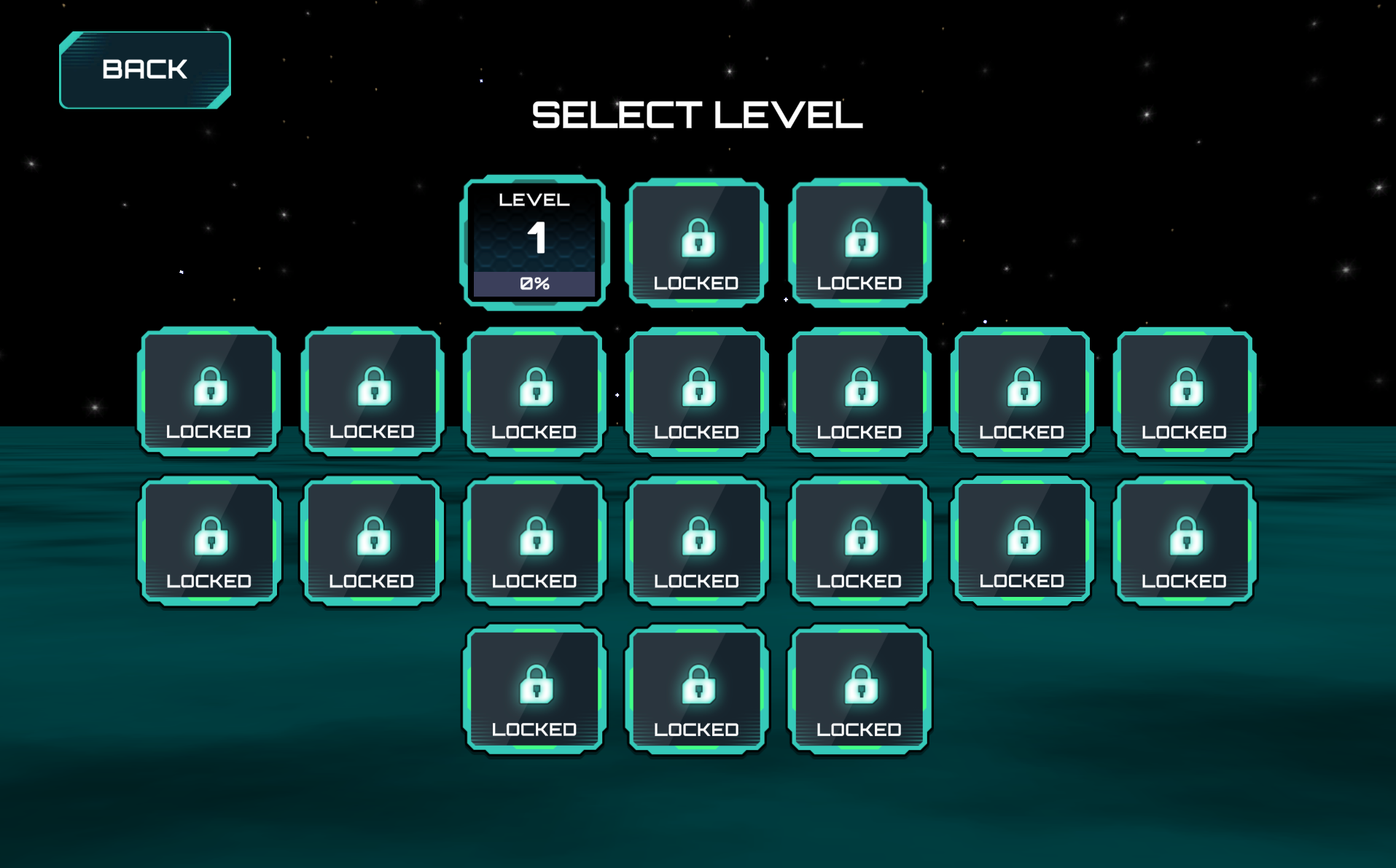
Task: Select the Level 1 tile
Action: (534, 242)
